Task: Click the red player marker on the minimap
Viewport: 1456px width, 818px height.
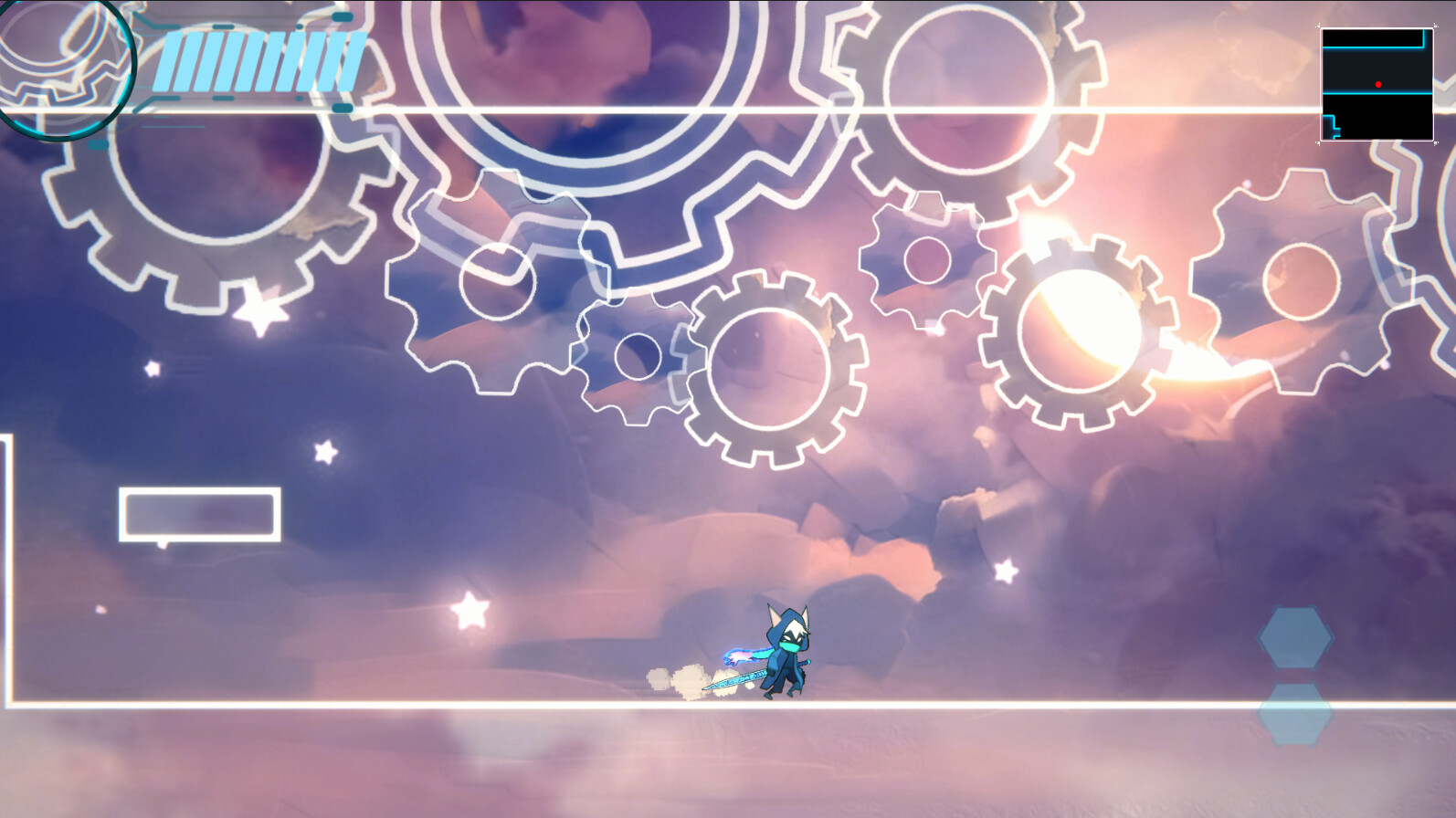Action: coord(1378,84)
